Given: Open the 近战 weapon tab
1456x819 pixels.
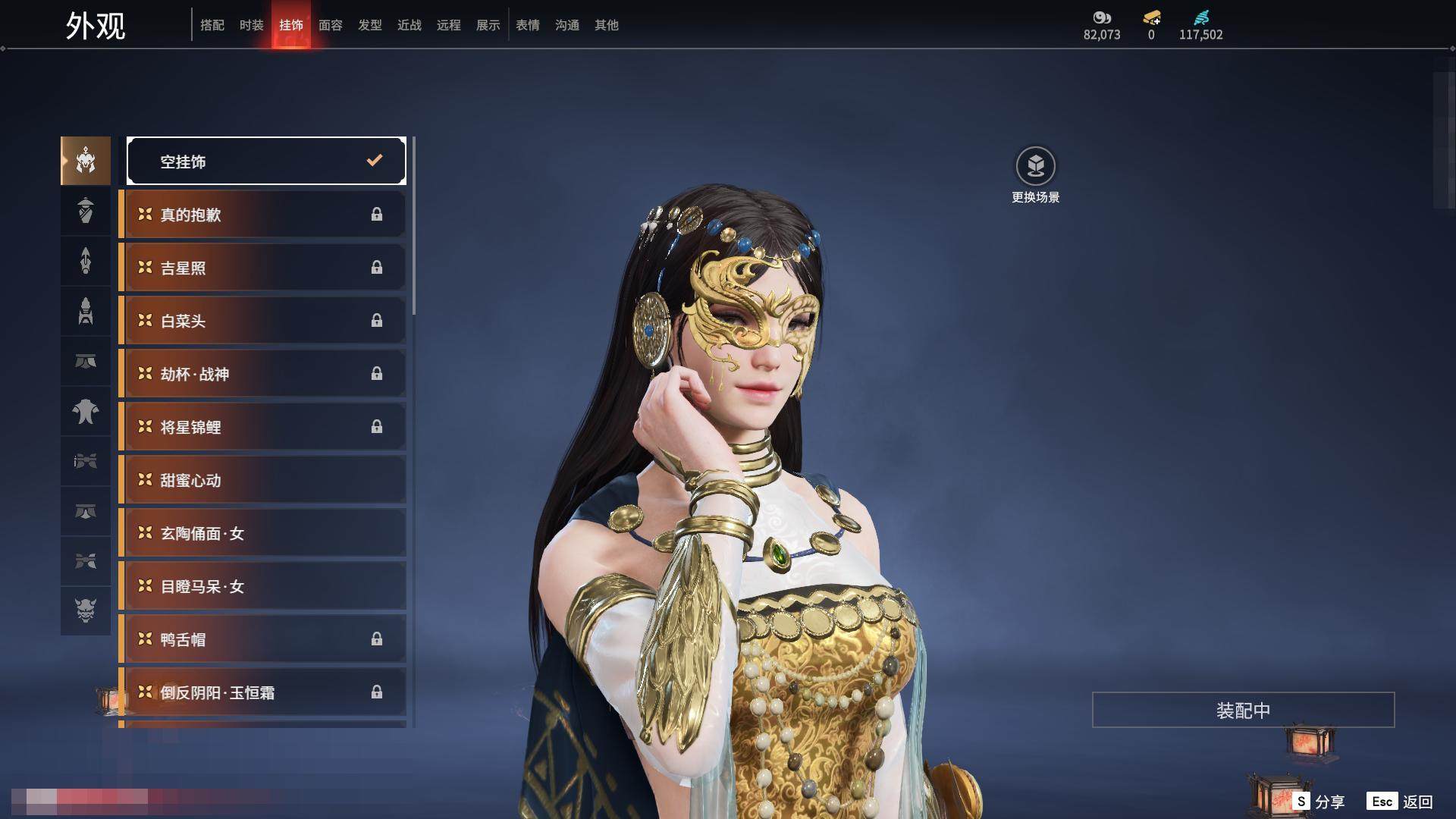Looking at the screenshot, I should pos(409,25).
